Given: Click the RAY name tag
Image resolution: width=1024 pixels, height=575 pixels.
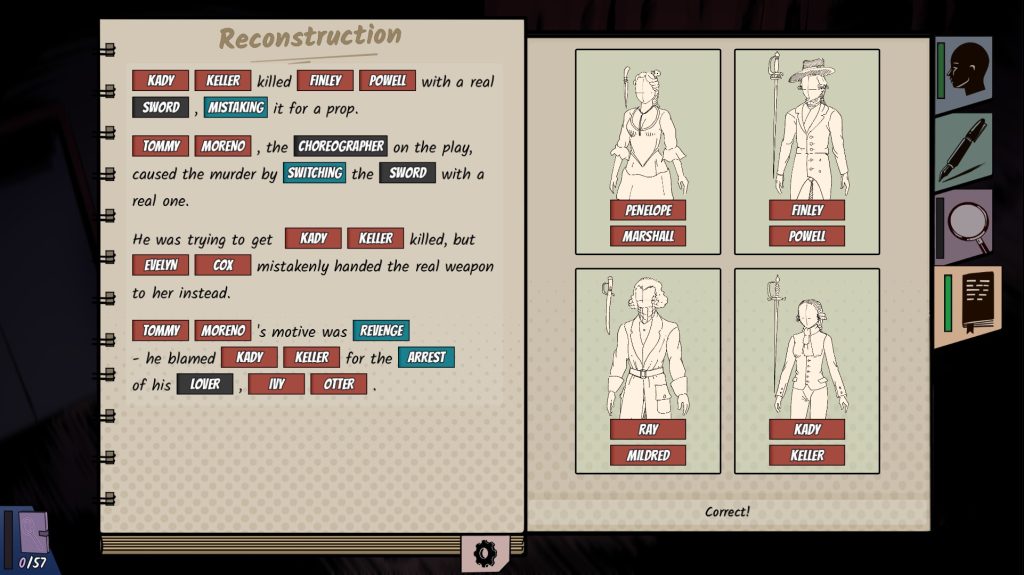Looking at the screenshot, I should [648, 429].
